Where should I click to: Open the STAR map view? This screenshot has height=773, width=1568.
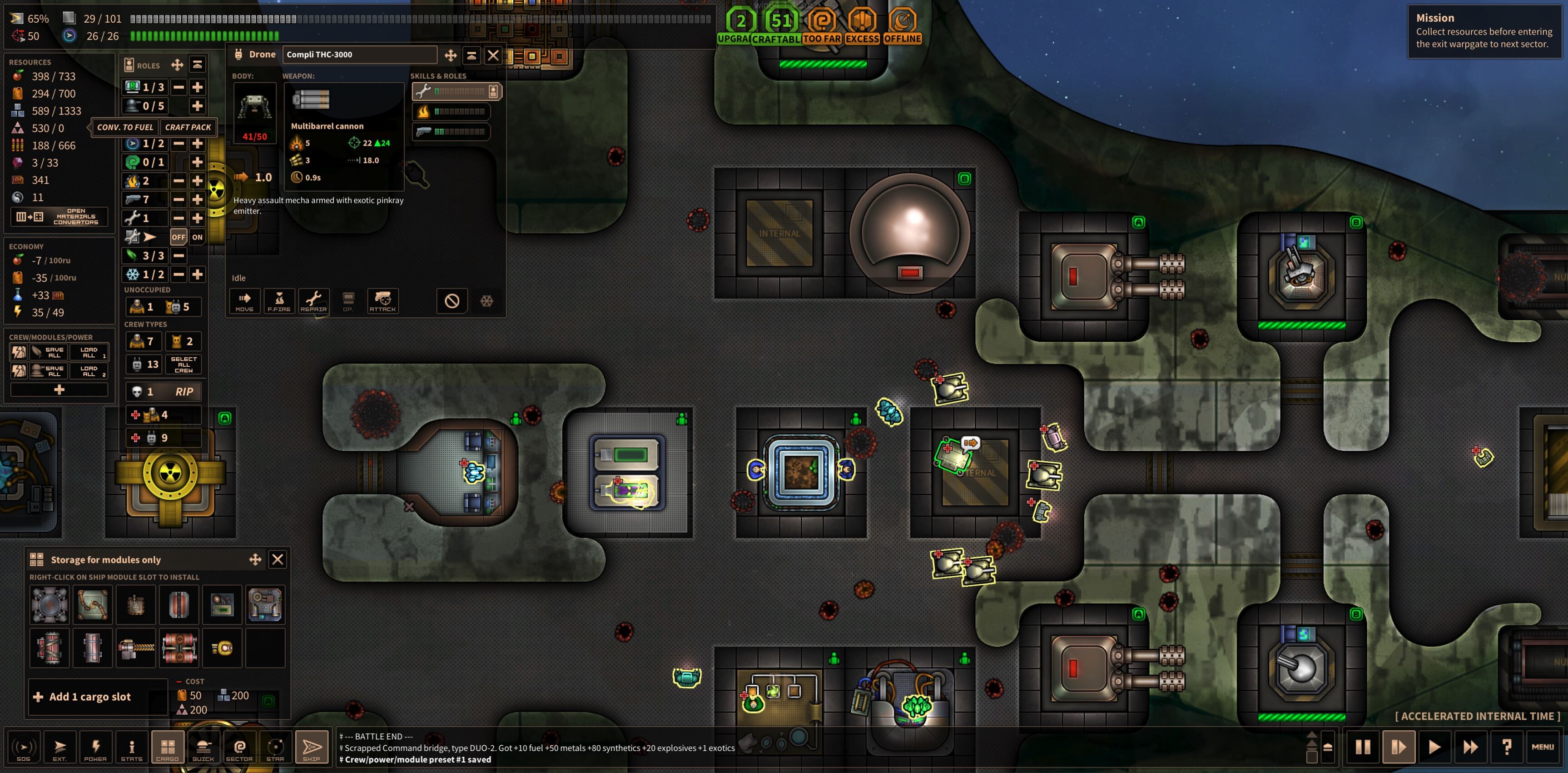point(276,747)
